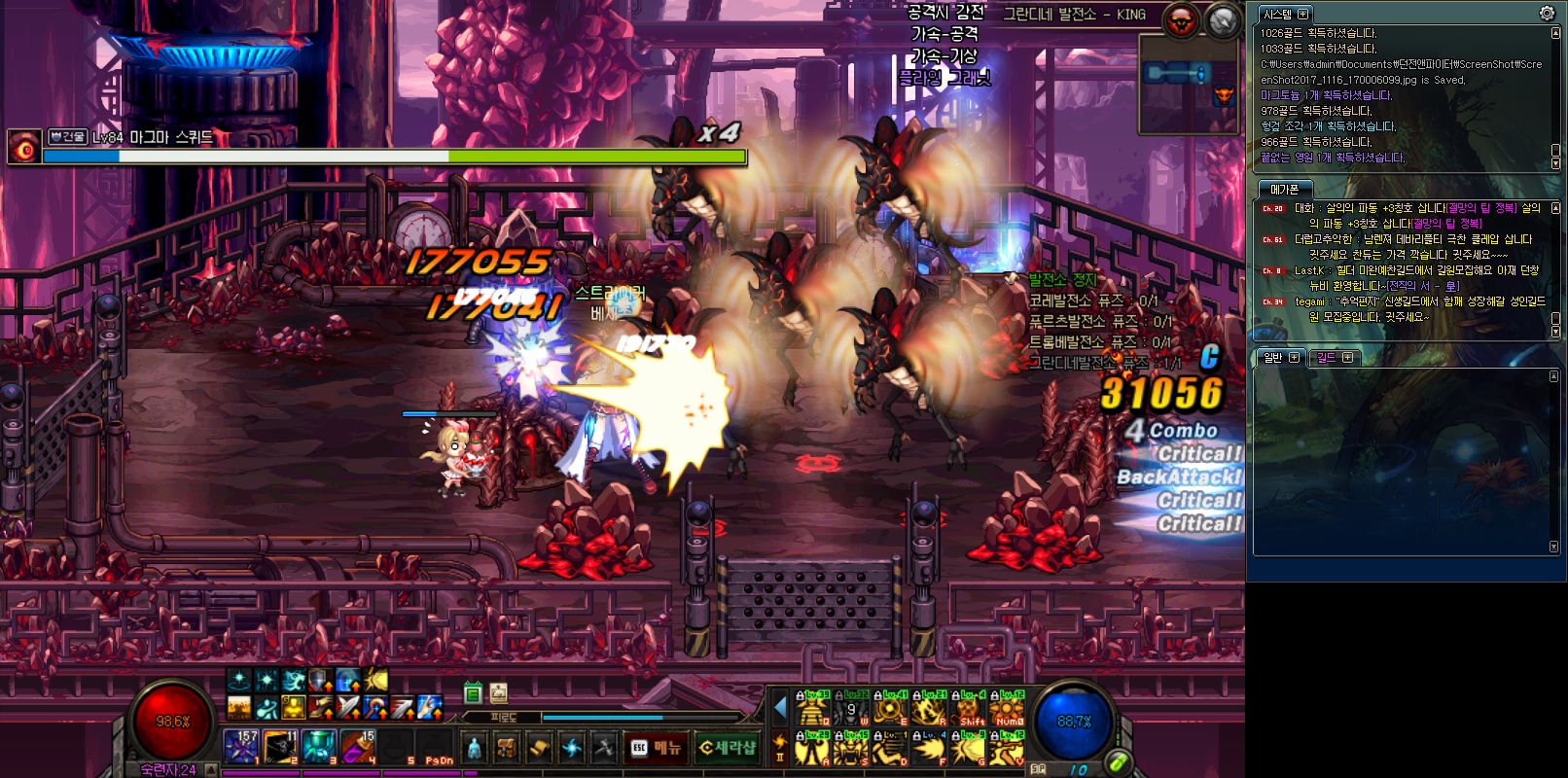1568x778 pixels.
Task: Open chat settings gear icon
Action: [x=1547, y=13]
